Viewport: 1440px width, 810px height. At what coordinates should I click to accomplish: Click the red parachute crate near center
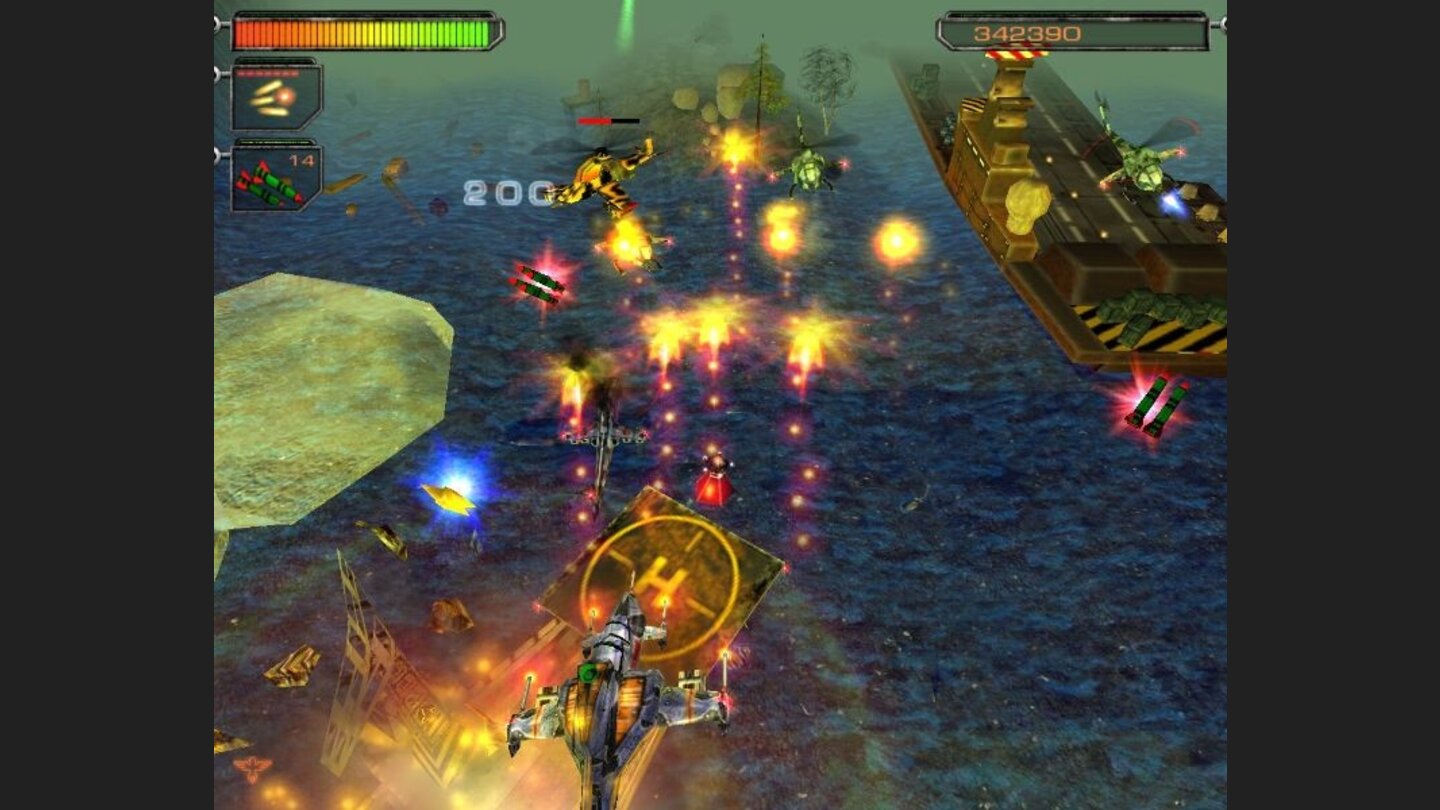(712, 478)
